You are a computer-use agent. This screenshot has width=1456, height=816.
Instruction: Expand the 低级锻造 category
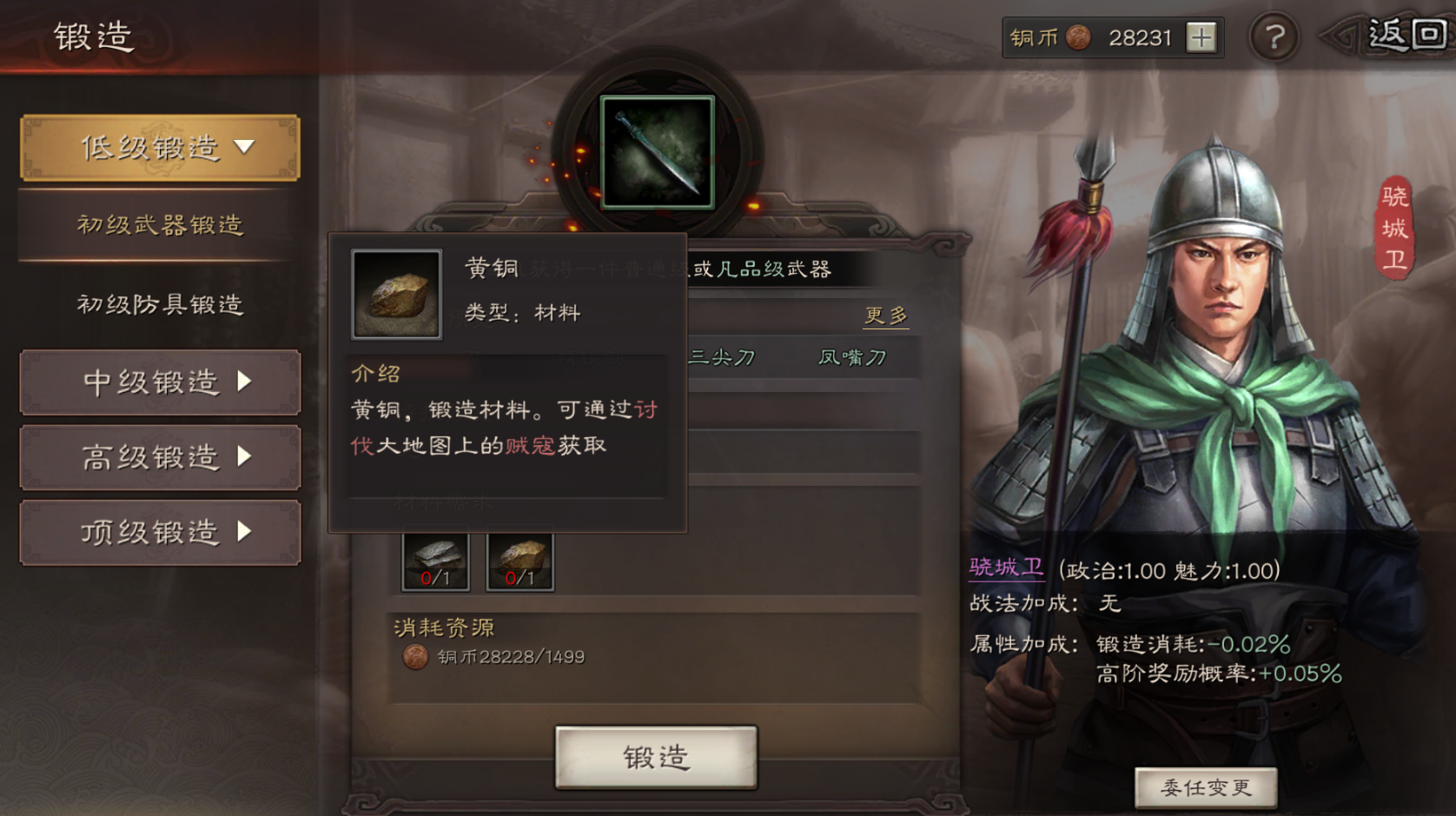(x=160, y=148)
